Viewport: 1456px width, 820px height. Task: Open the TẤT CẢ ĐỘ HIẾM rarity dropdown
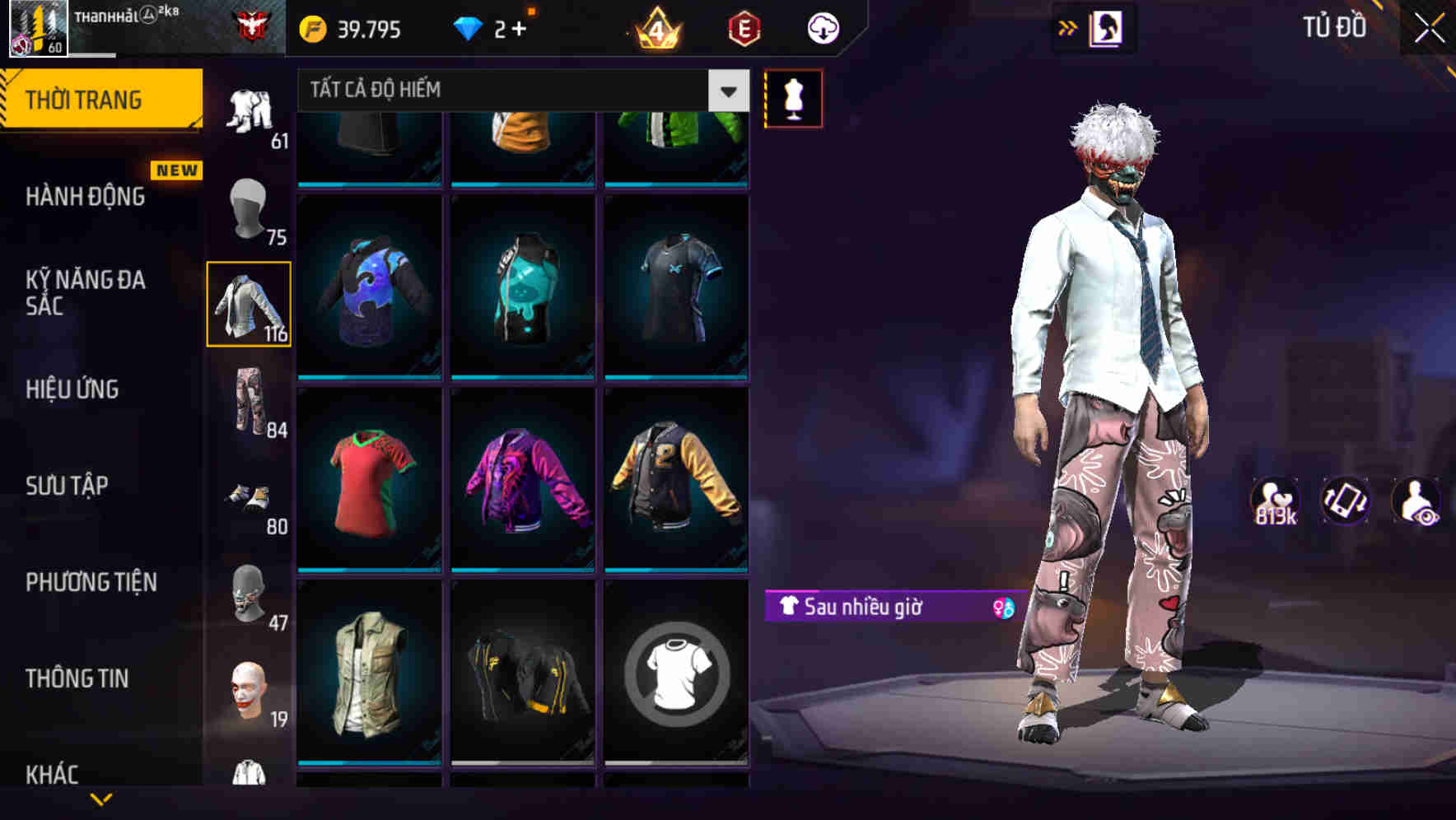tap(494, 91)
